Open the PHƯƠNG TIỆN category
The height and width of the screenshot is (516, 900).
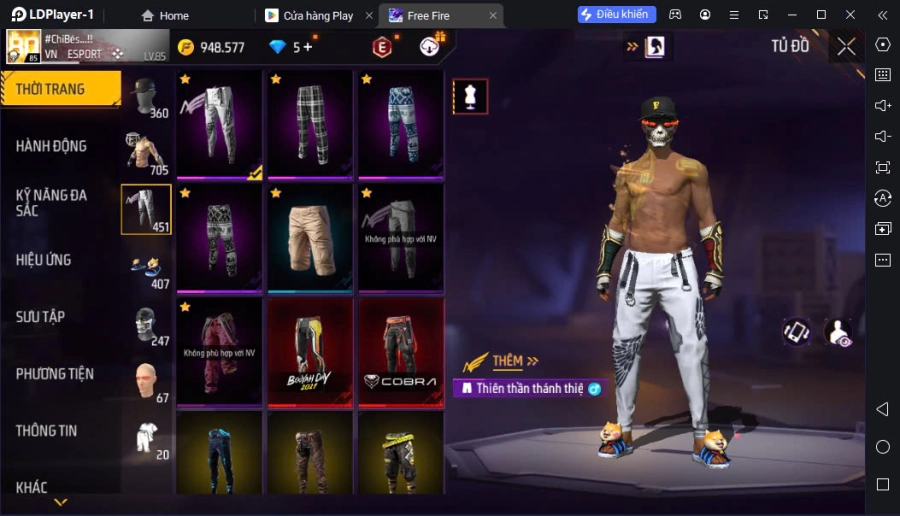coord(55,374)
